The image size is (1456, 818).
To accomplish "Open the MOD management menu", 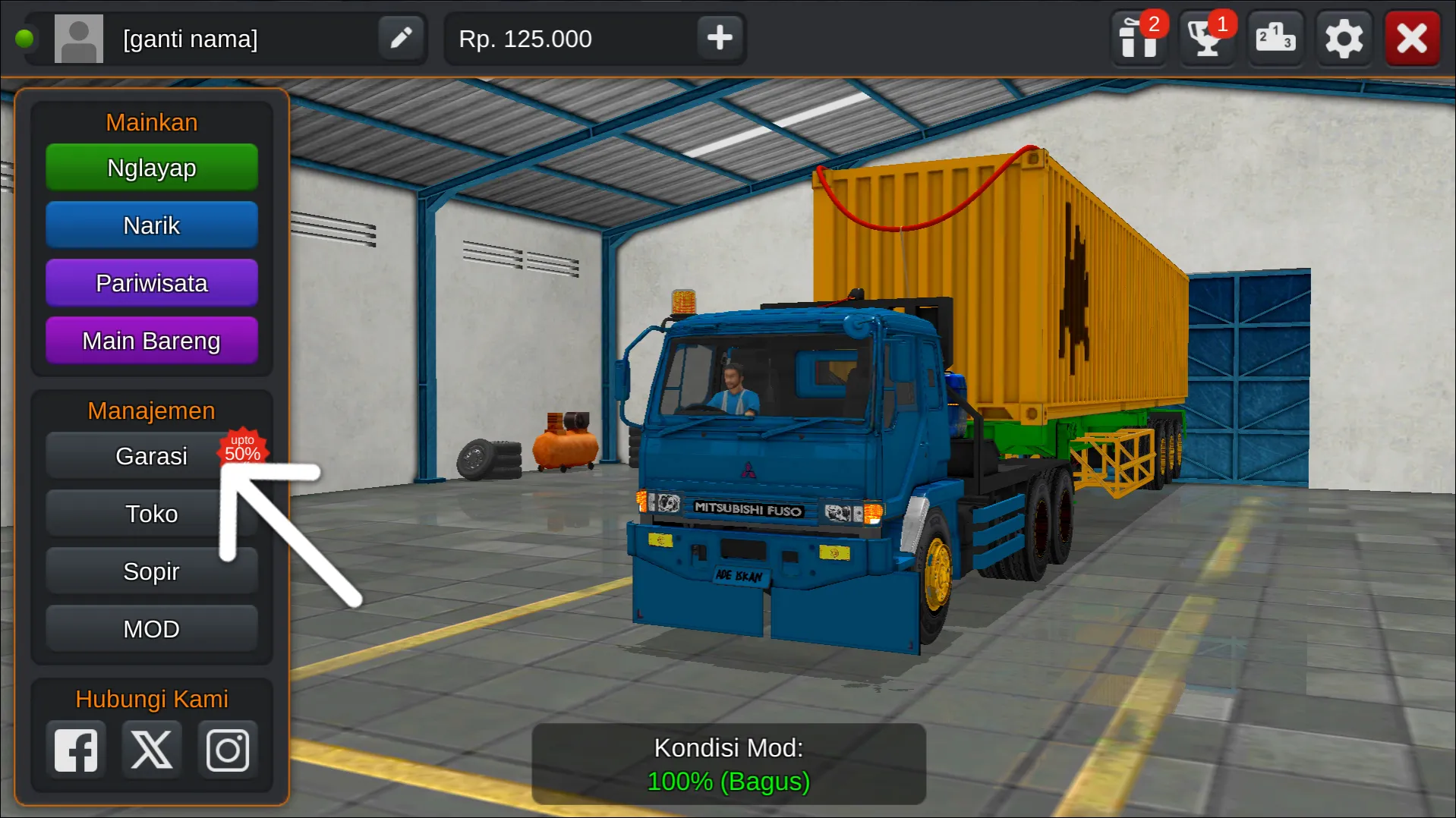I will point(151,628).
